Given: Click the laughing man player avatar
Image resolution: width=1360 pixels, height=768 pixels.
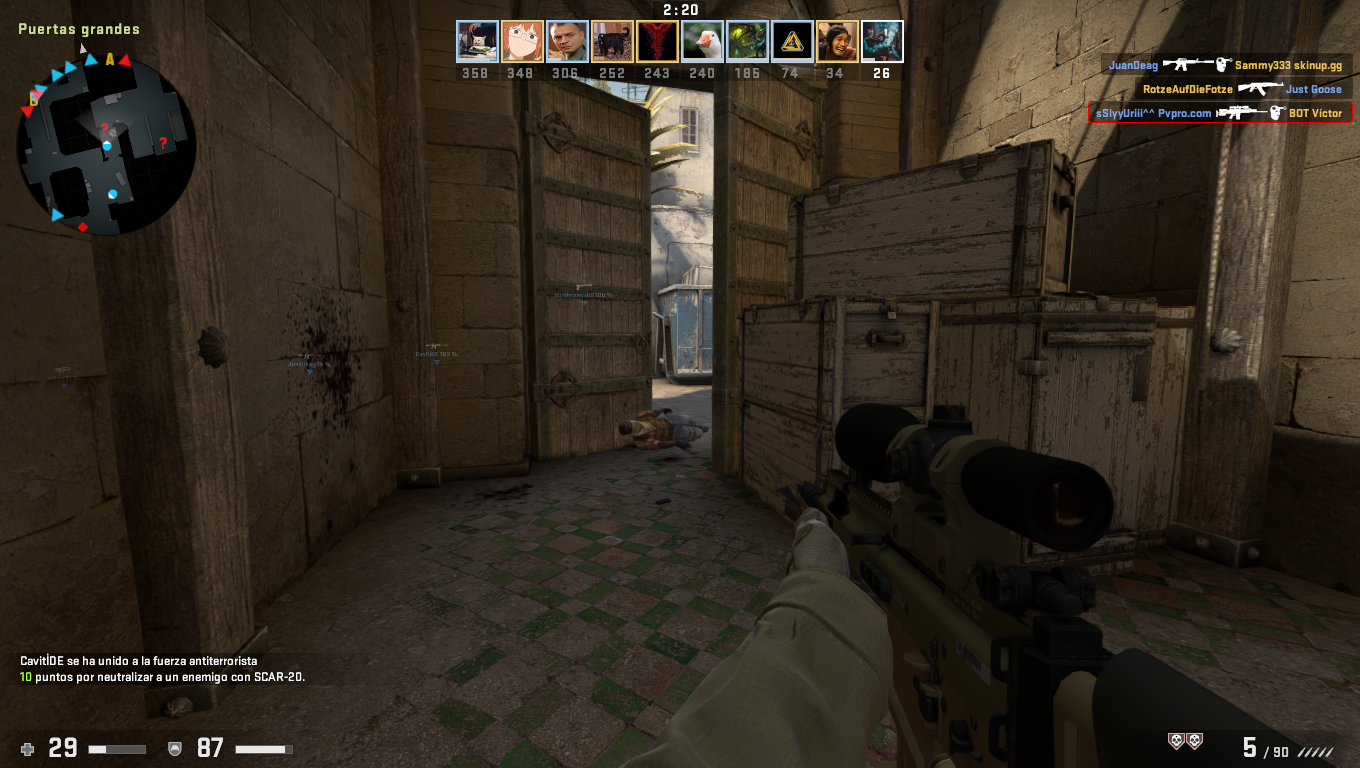Looking at the screenshot, I should click(x=837, y=42).
